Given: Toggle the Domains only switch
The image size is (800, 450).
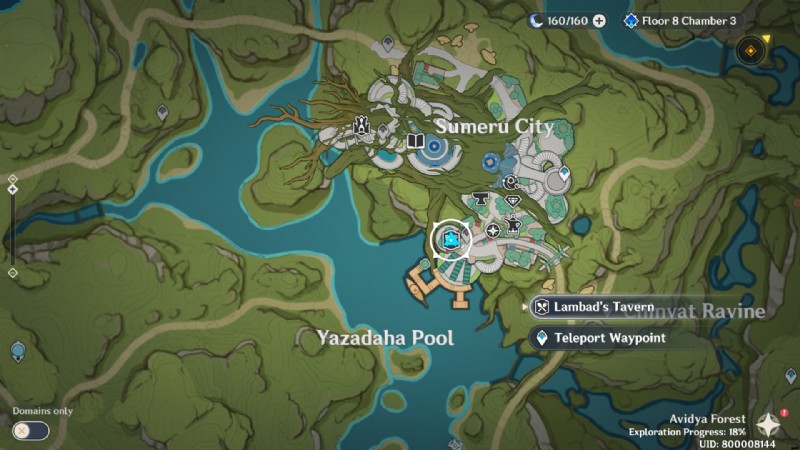Looking at the screenshot, I should 31,430.
